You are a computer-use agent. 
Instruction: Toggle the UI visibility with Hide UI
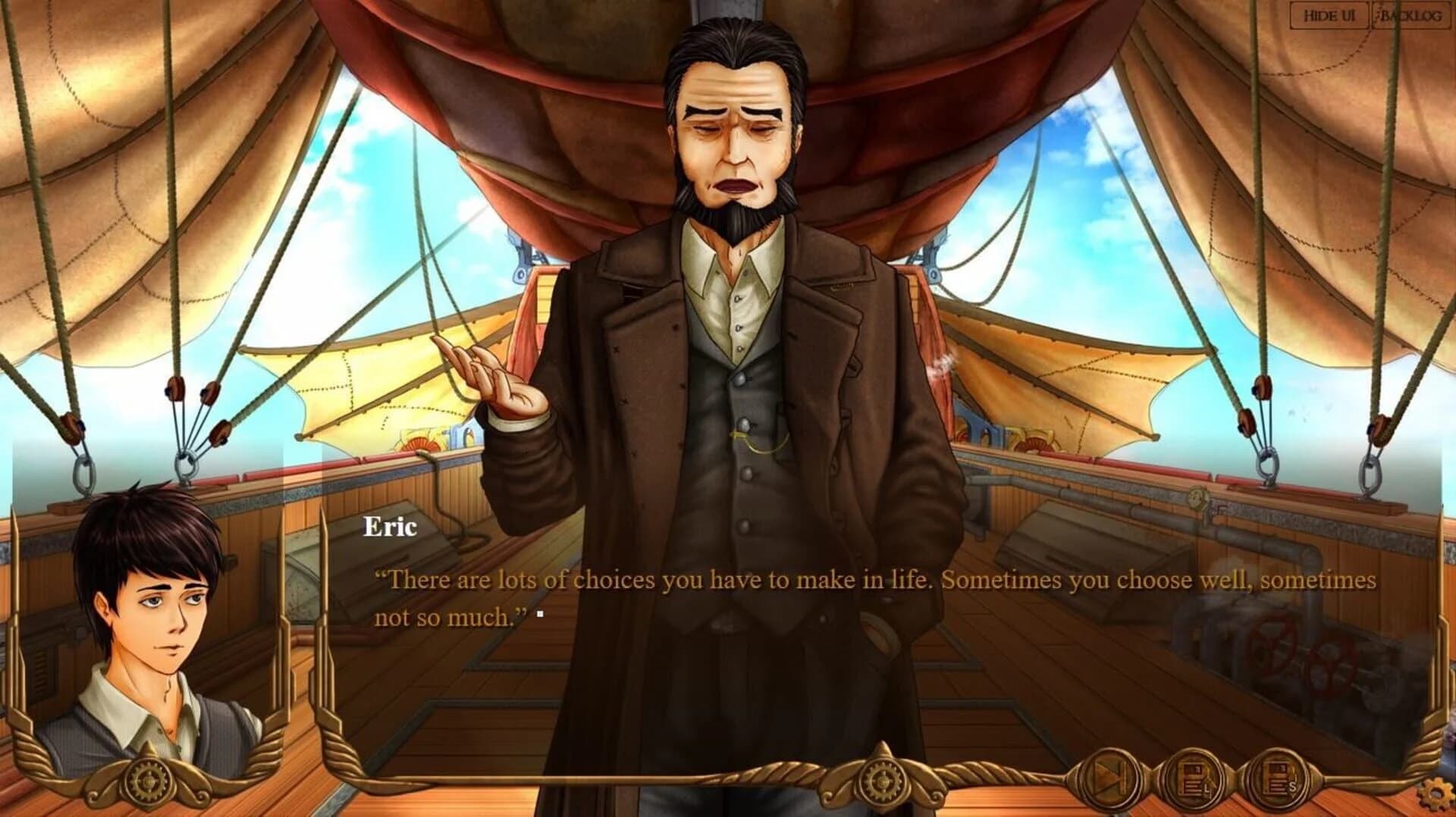click(x=1330, y=14)
